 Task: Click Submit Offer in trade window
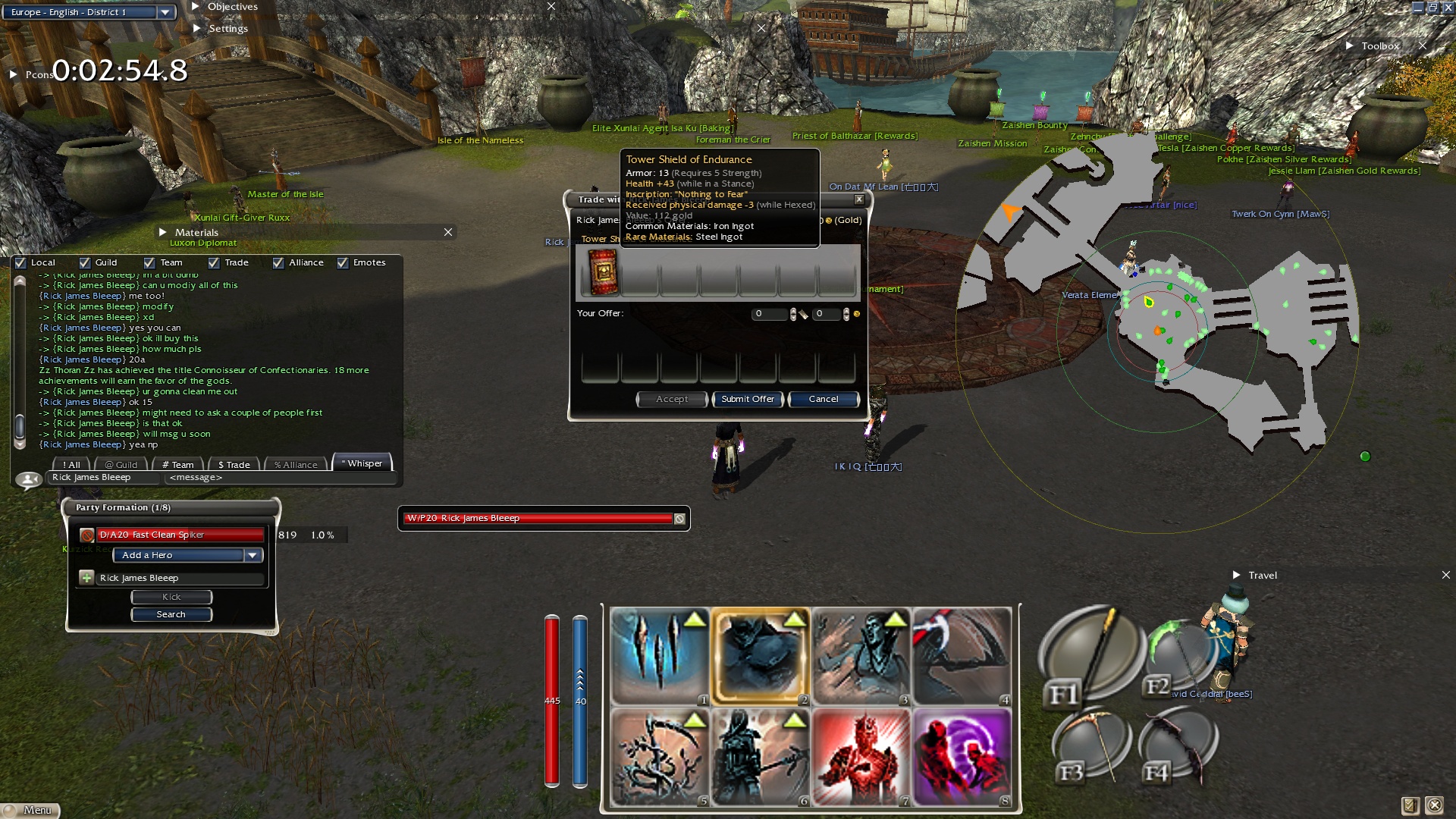click(x=748, y=399)
